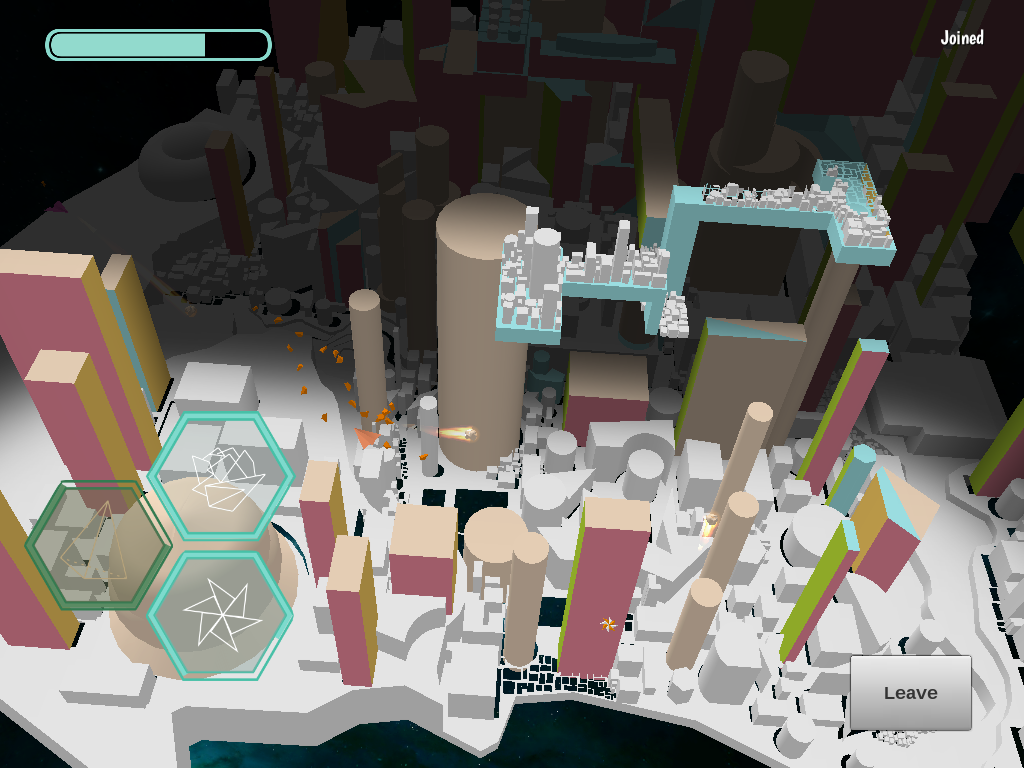The height and width of the screenshot is (768, 1024).
Task: Select the pyramid ship hexagon
Action: click(97, 545)
